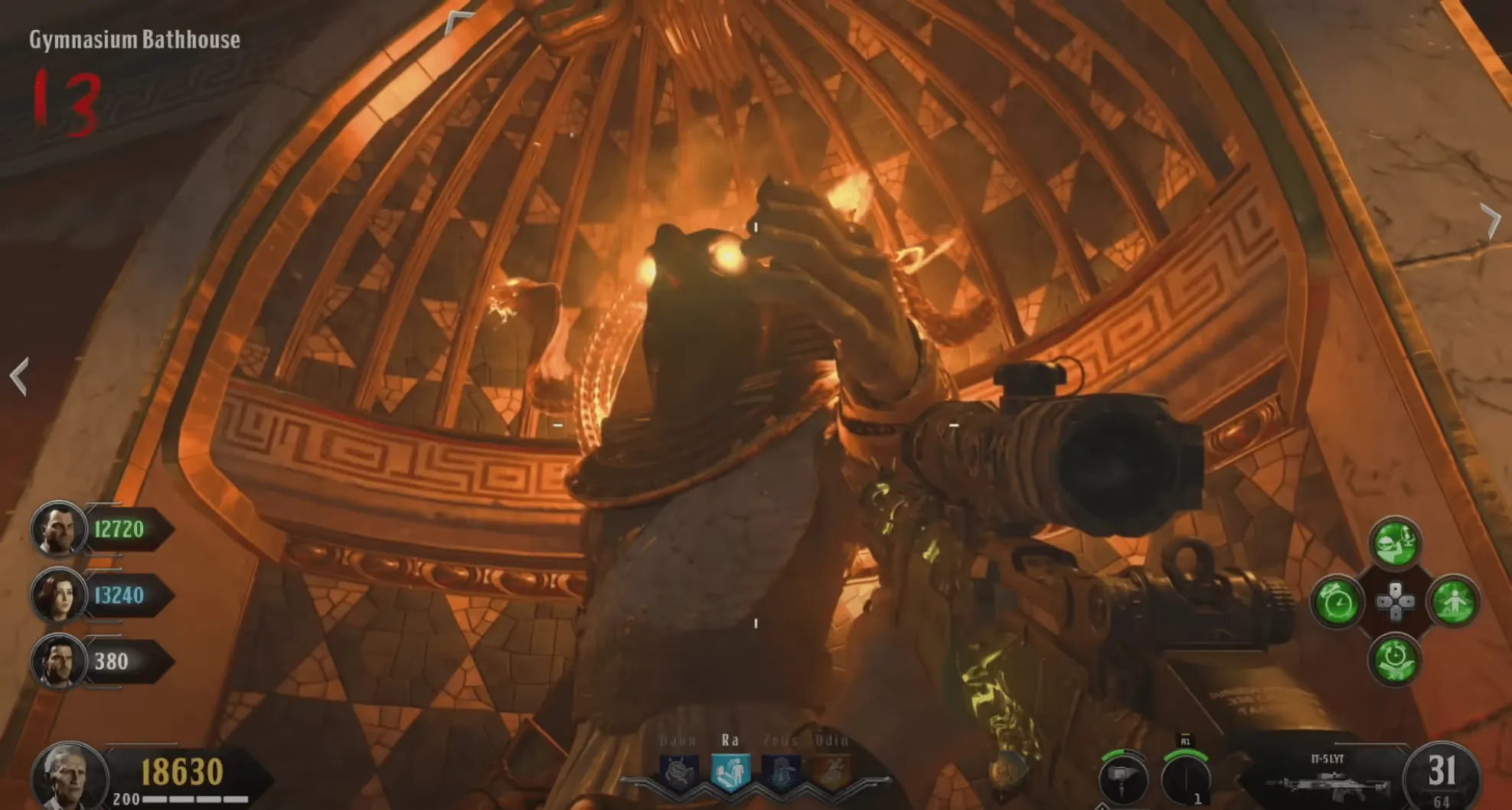Screen dimensions: 1512x810
Task: Click the teammate portrait with 380 points
Action: (57, 661)
